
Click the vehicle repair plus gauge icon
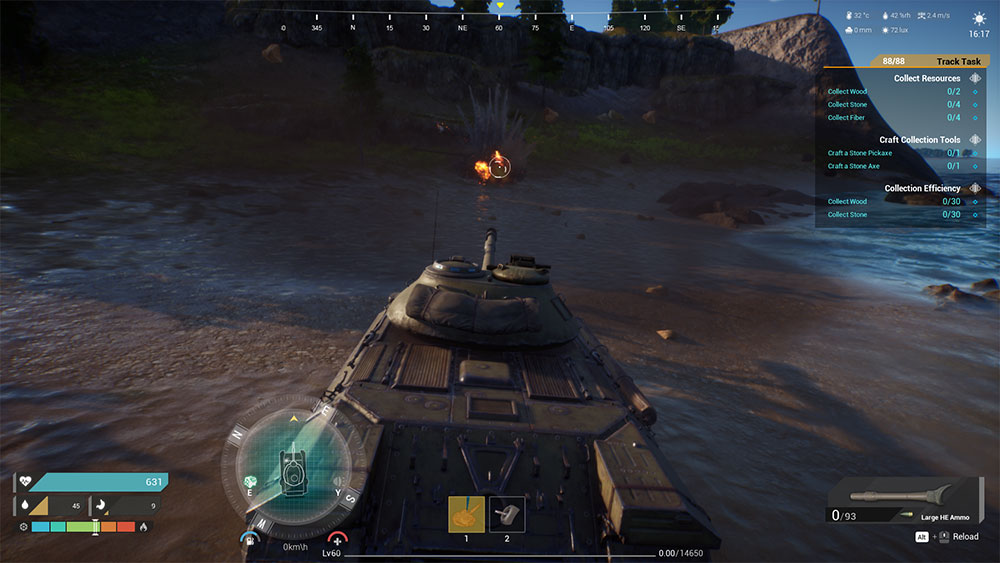click(x=336, y=540)
